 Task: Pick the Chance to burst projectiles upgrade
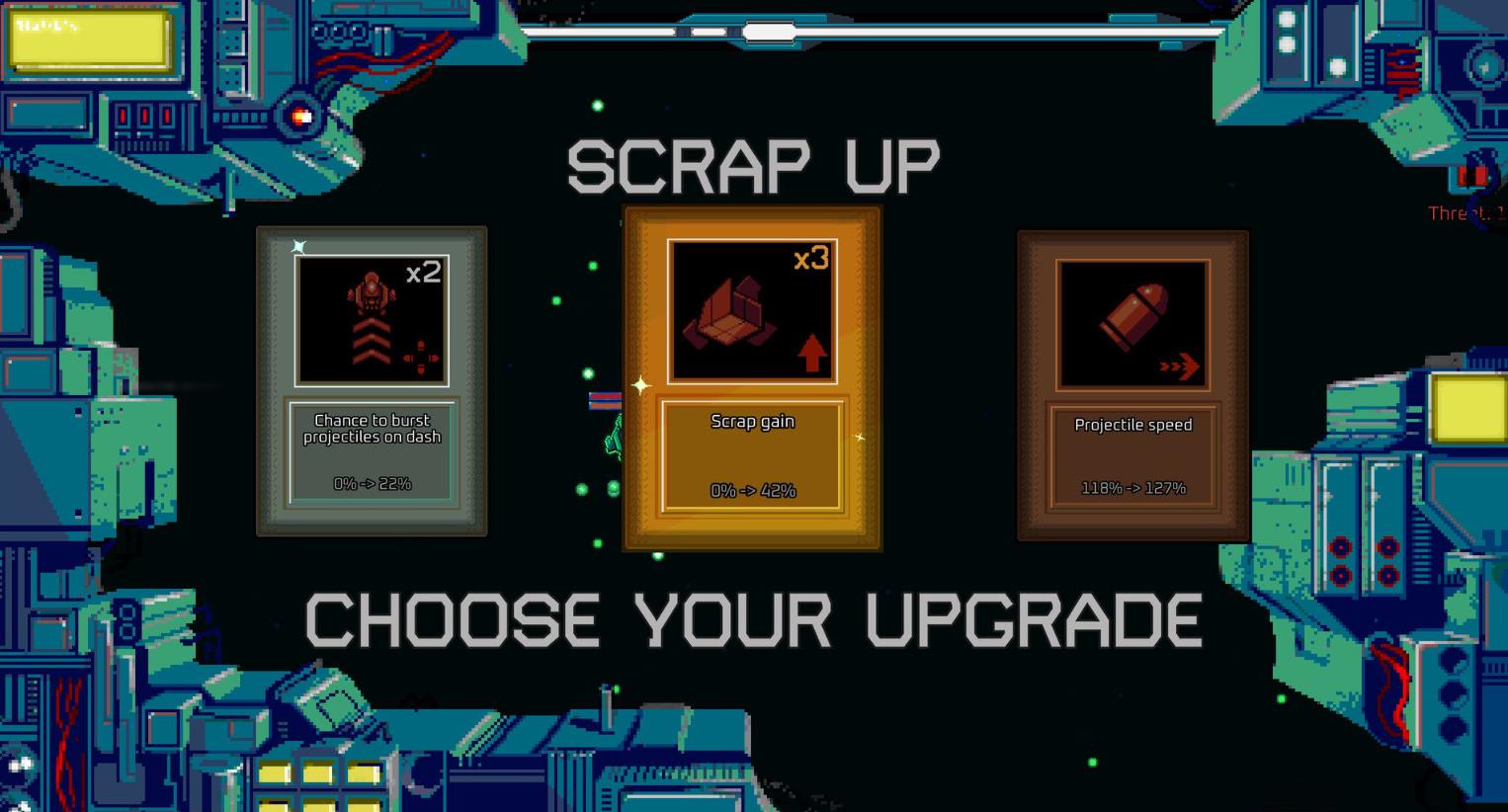coord(372,380)
